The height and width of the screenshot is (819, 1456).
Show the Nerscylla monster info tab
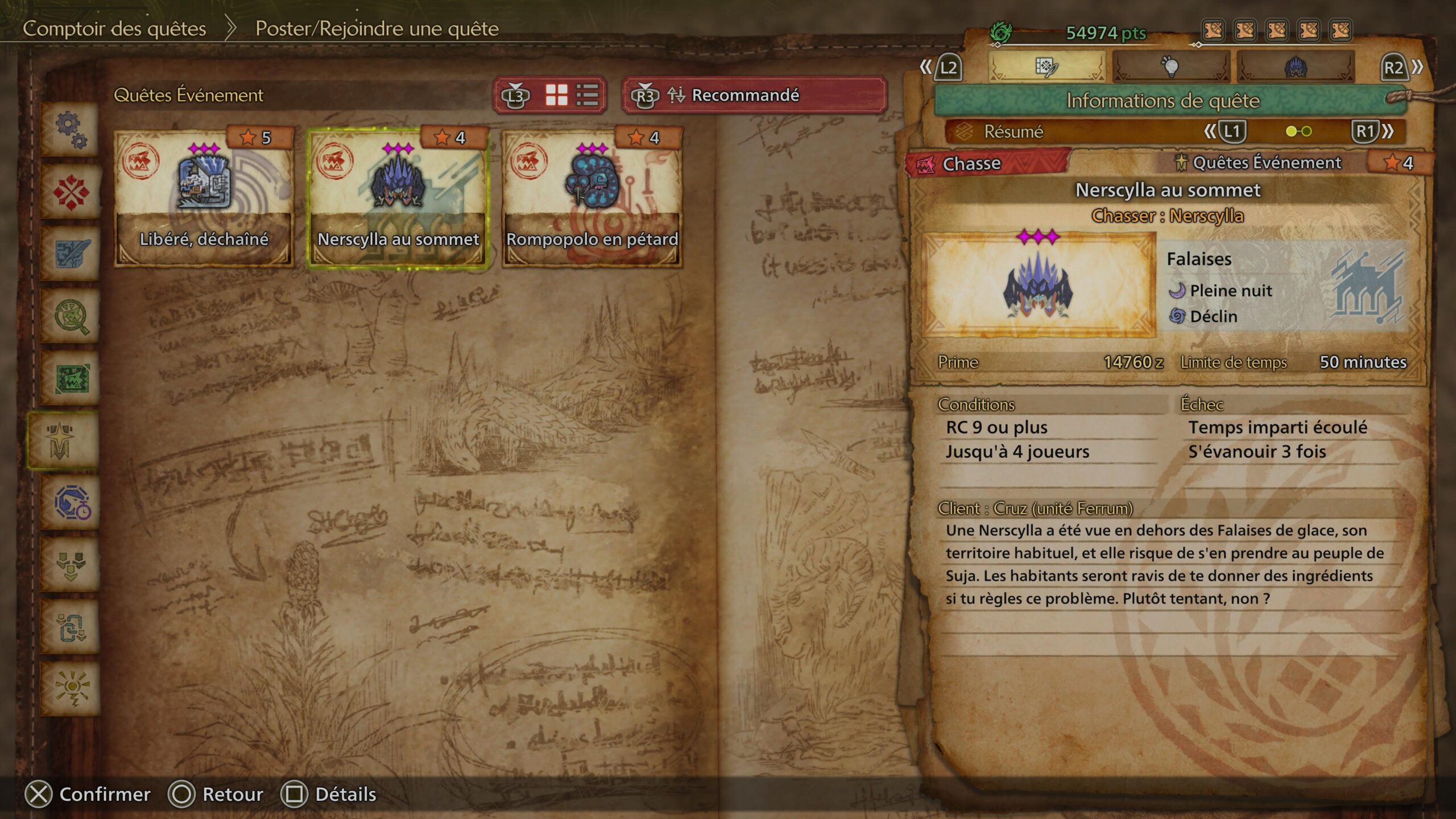click(1295, 67)
